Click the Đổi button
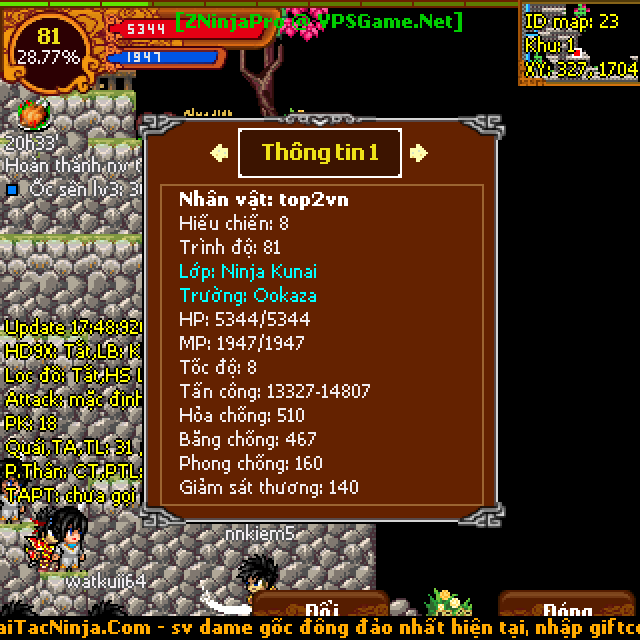 pos(321,609)
